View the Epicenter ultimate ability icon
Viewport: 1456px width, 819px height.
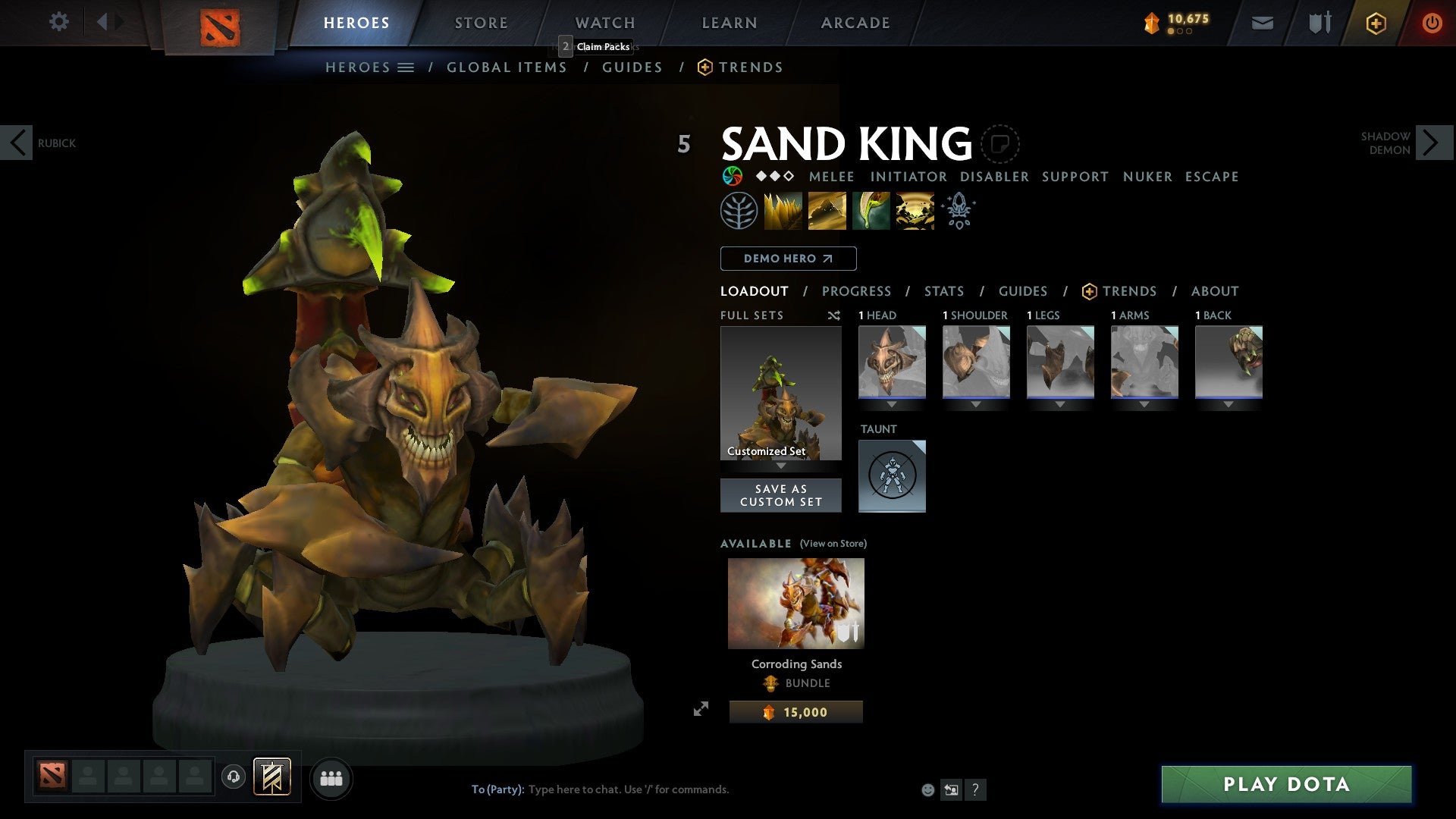point(914,210)
